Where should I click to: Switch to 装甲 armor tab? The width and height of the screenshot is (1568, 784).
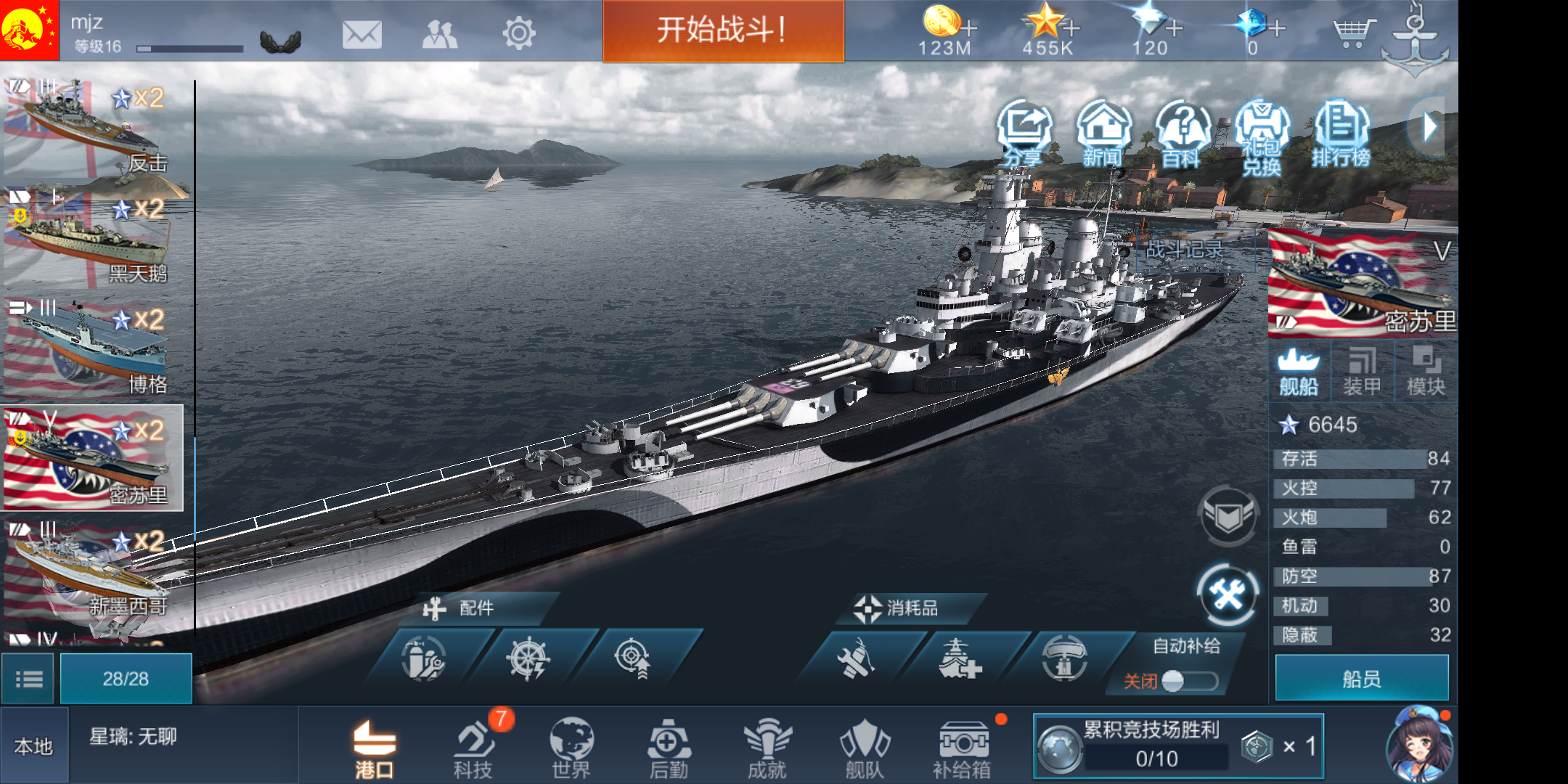[1363, 370]
